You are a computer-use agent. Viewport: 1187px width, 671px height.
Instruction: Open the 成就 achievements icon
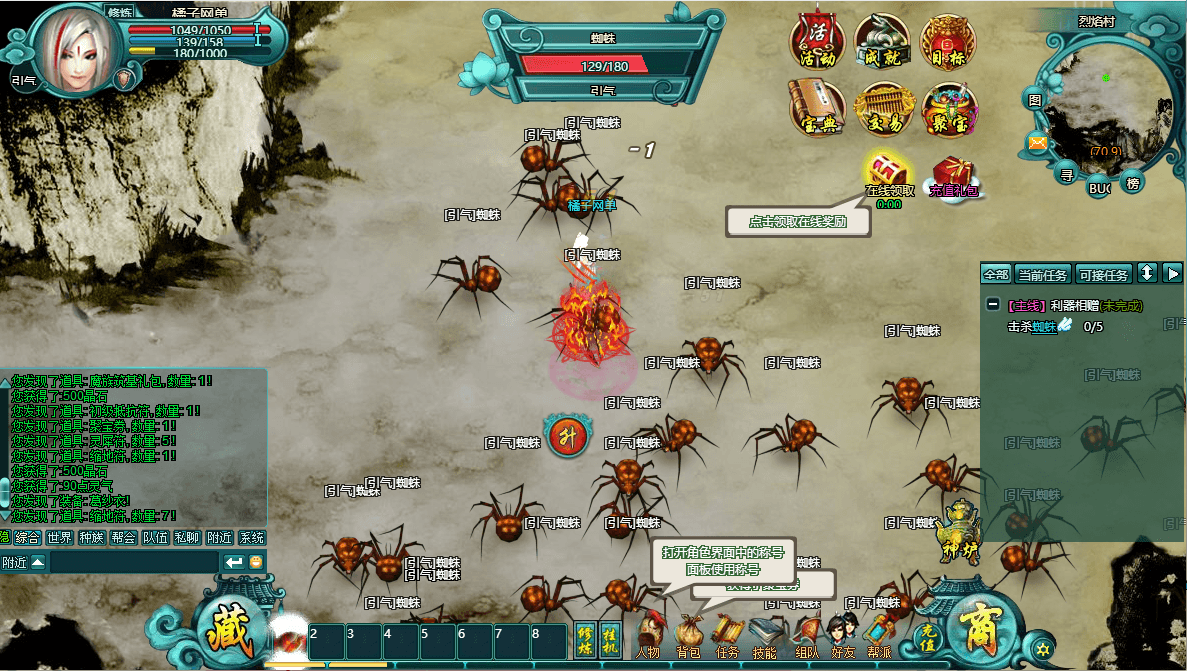click(882, 42)
